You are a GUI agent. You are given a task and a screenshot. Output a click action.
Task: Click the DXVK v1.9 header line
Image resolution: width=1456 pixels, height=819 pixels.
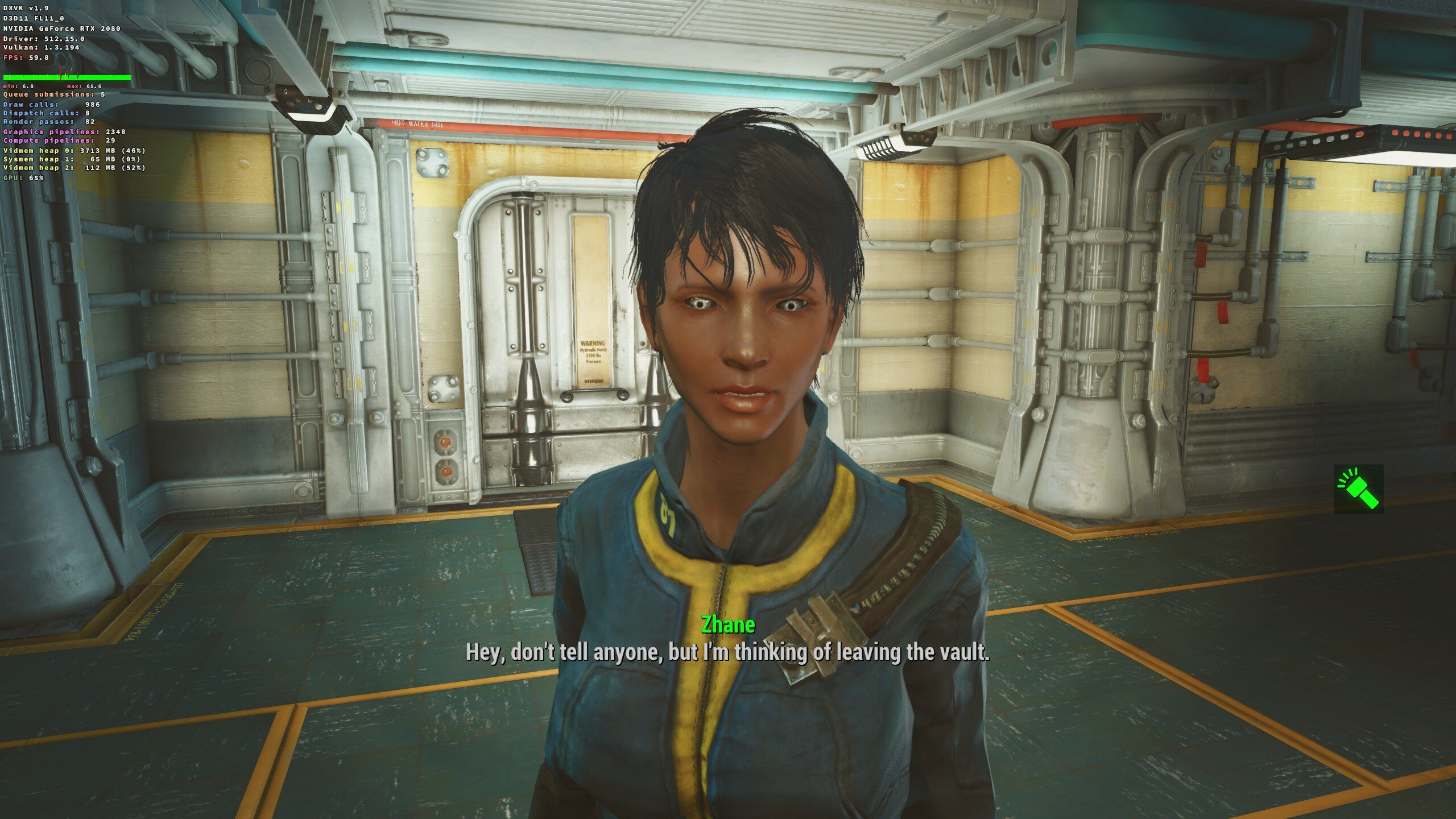(x=26, y=8)
